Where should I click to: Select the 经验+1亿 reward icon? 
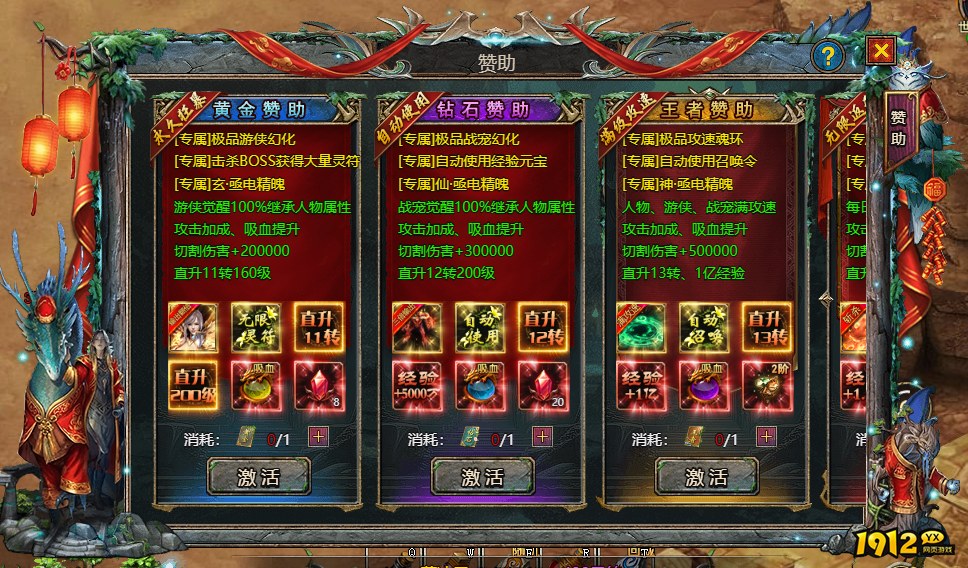[641, 386]
